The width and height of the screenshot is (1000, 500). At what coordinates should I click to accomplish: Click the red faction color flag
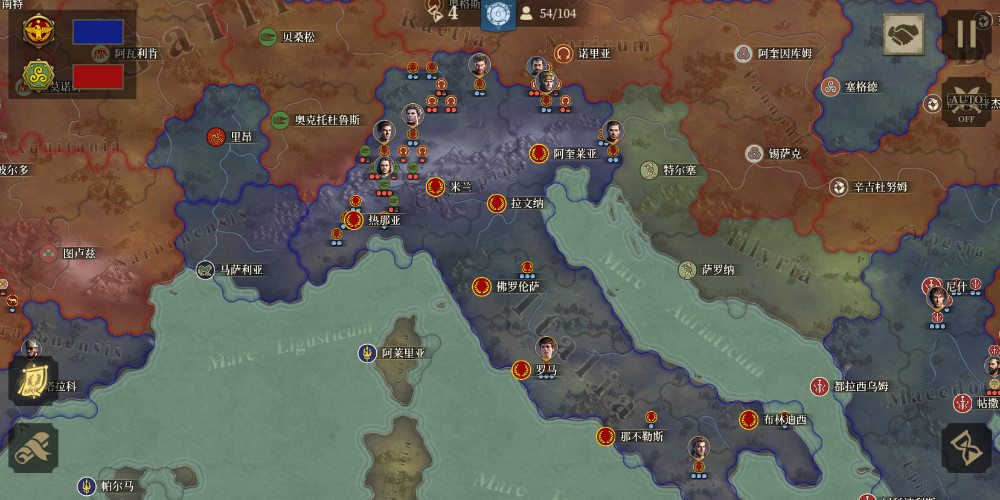(x=98, y=76)
